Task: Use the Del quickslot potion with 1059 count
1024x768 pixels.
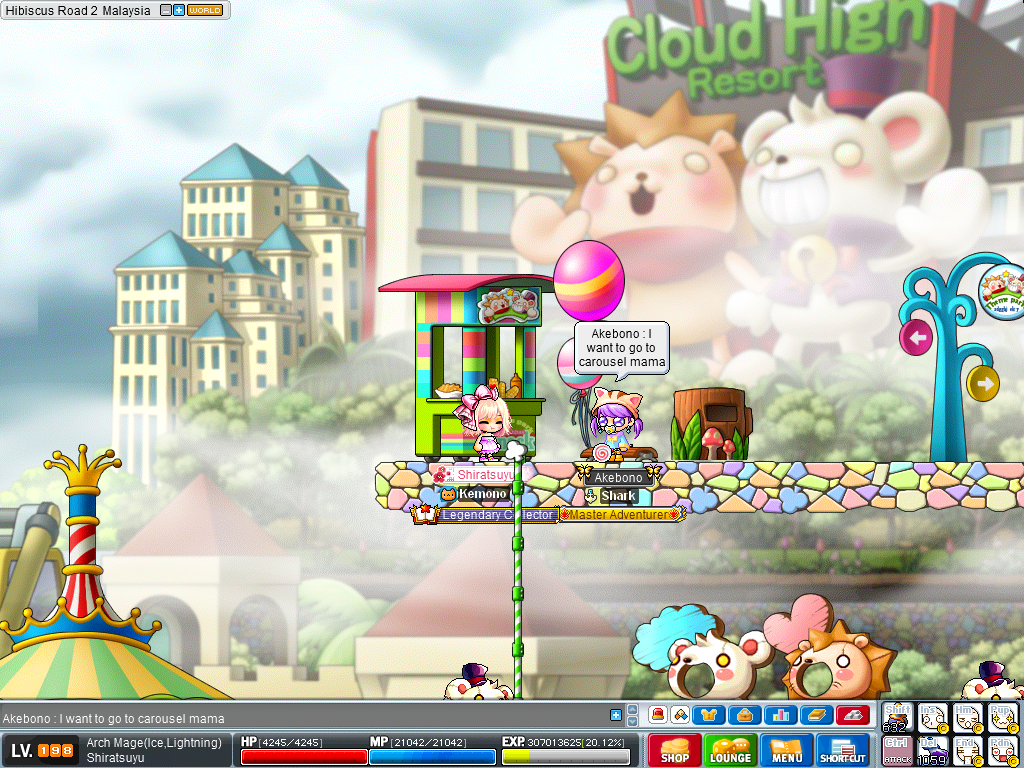Action: tap(932, 751)
